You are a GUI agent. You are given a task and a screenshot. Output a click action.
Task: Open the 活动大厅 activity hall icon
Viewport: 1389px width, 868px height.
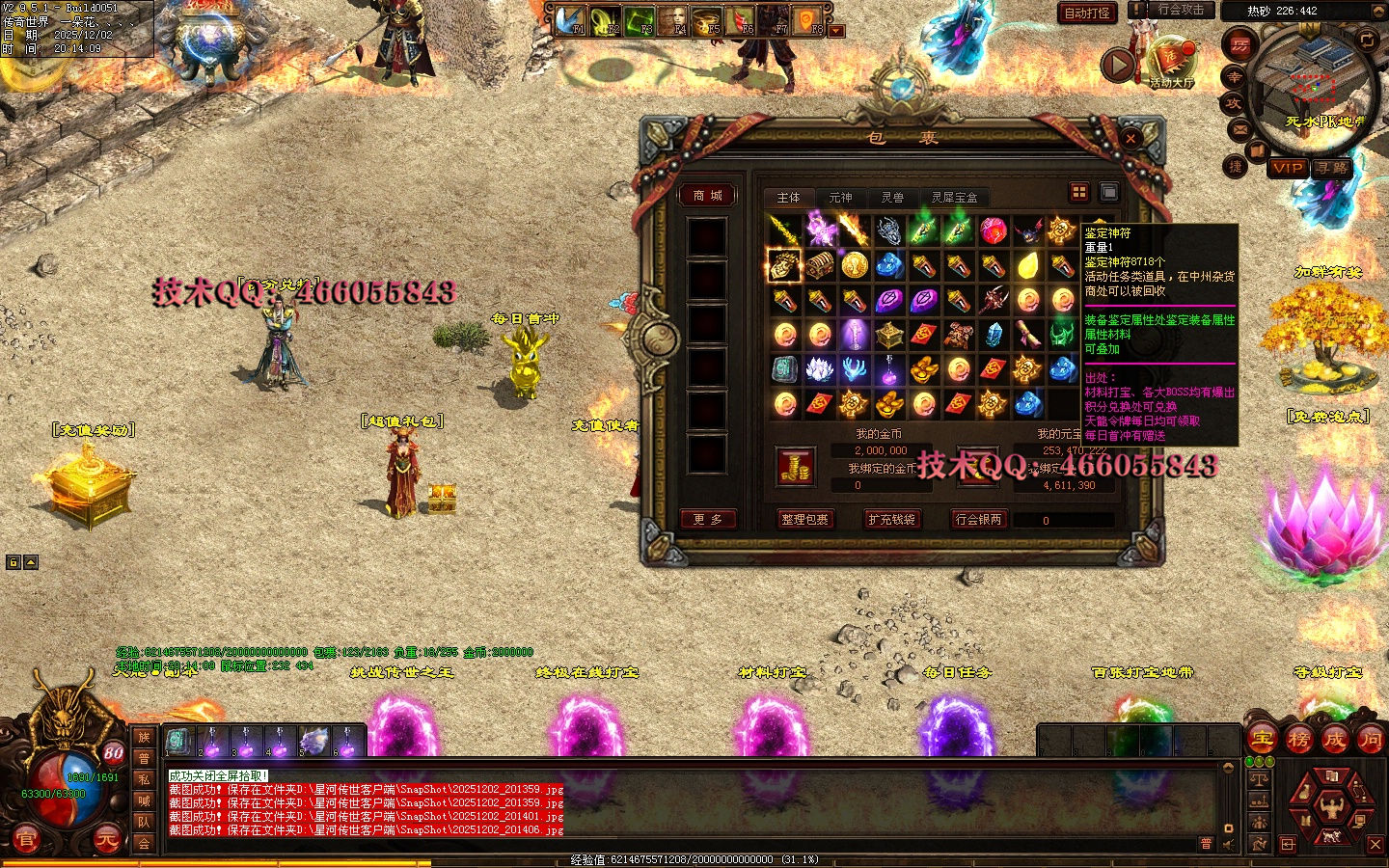tap(1171, 63)
